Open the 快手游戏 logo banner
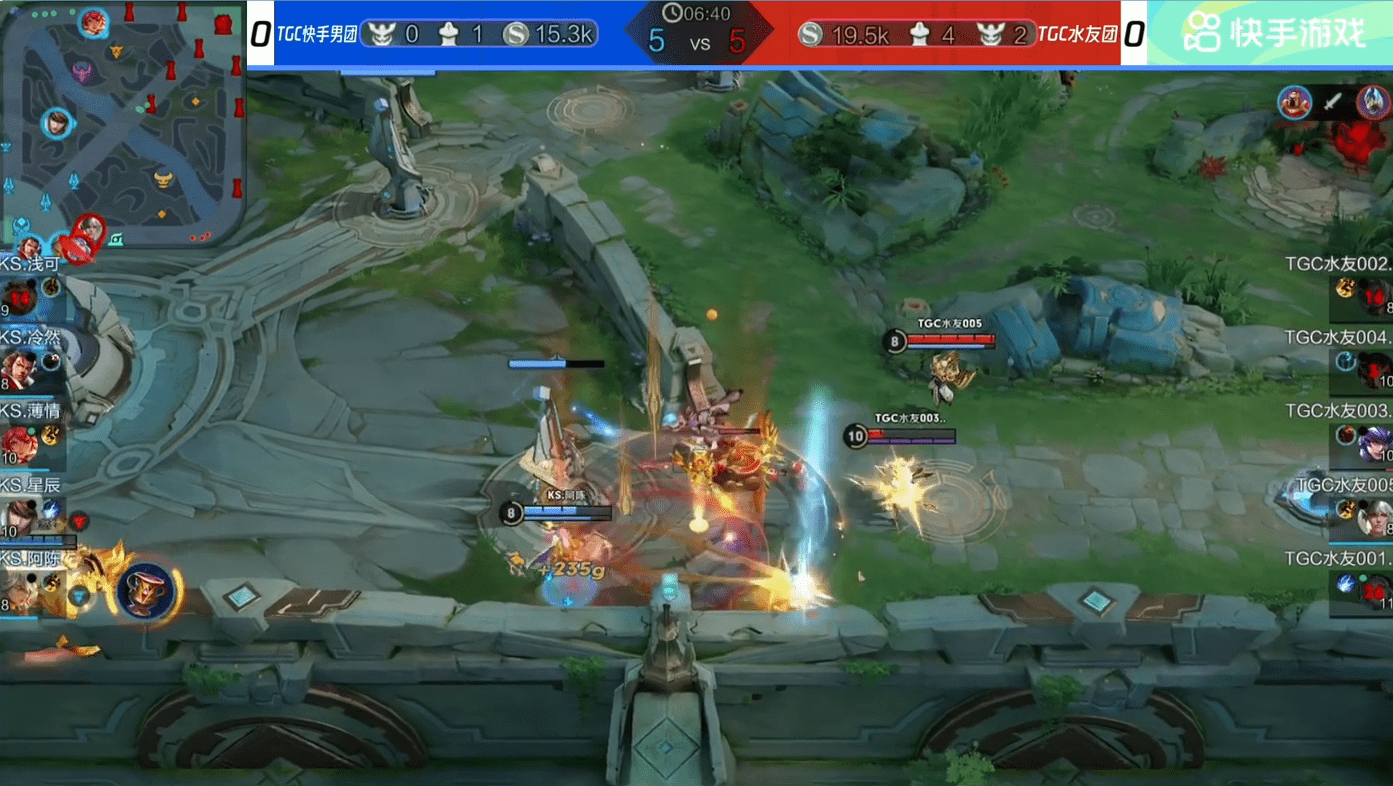1393x786 pixels. pos(1272,33)
